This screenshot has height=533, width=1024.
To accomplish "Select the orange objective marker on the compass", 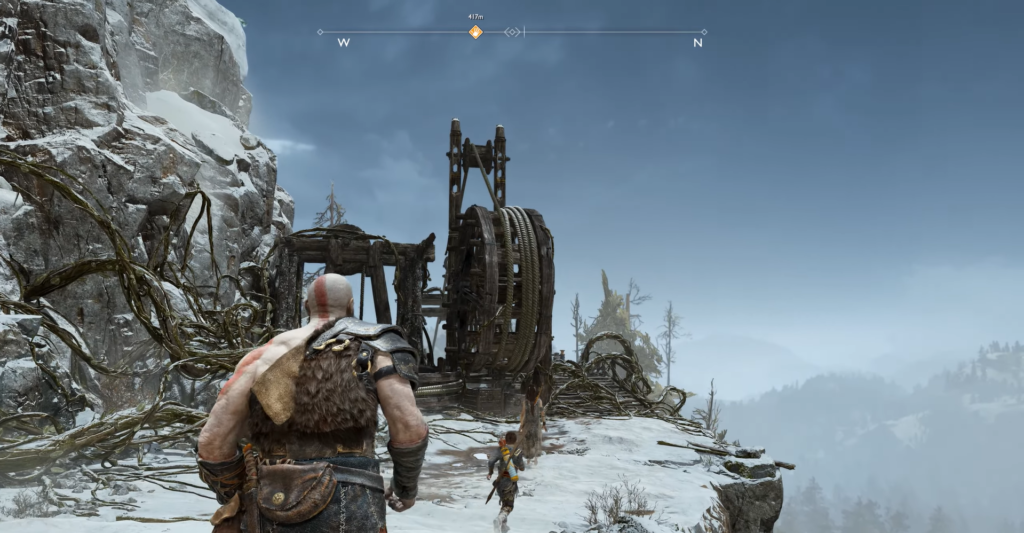I will point(476,32).
